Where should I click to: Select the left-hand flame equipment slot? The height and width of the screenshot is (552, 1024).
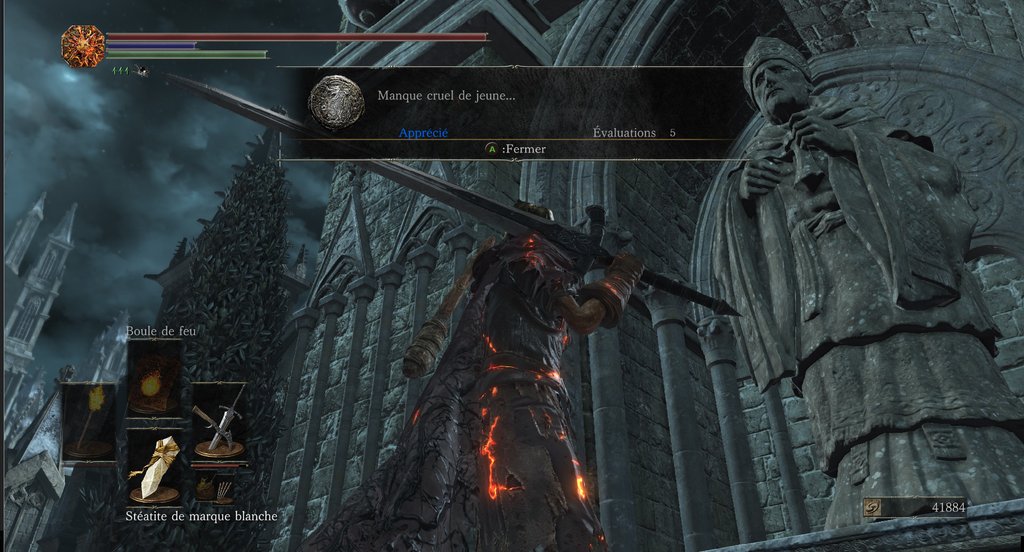89,420
